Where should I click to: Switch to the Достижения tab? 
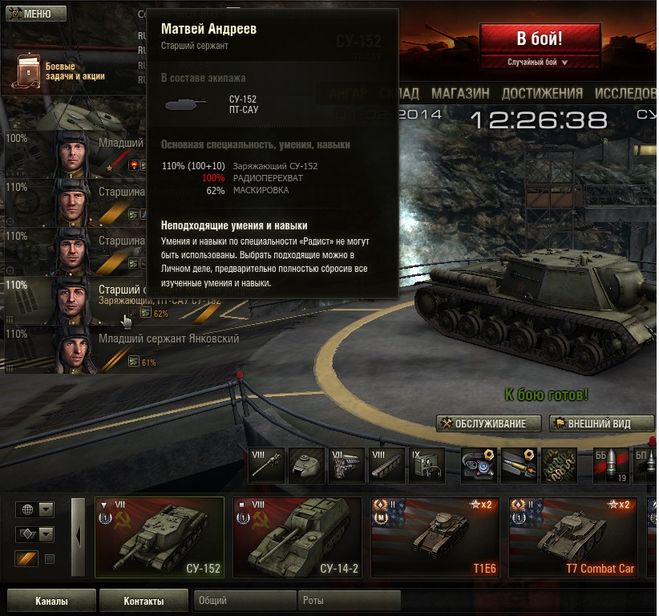pyautogui.click(x=541, y=93)
